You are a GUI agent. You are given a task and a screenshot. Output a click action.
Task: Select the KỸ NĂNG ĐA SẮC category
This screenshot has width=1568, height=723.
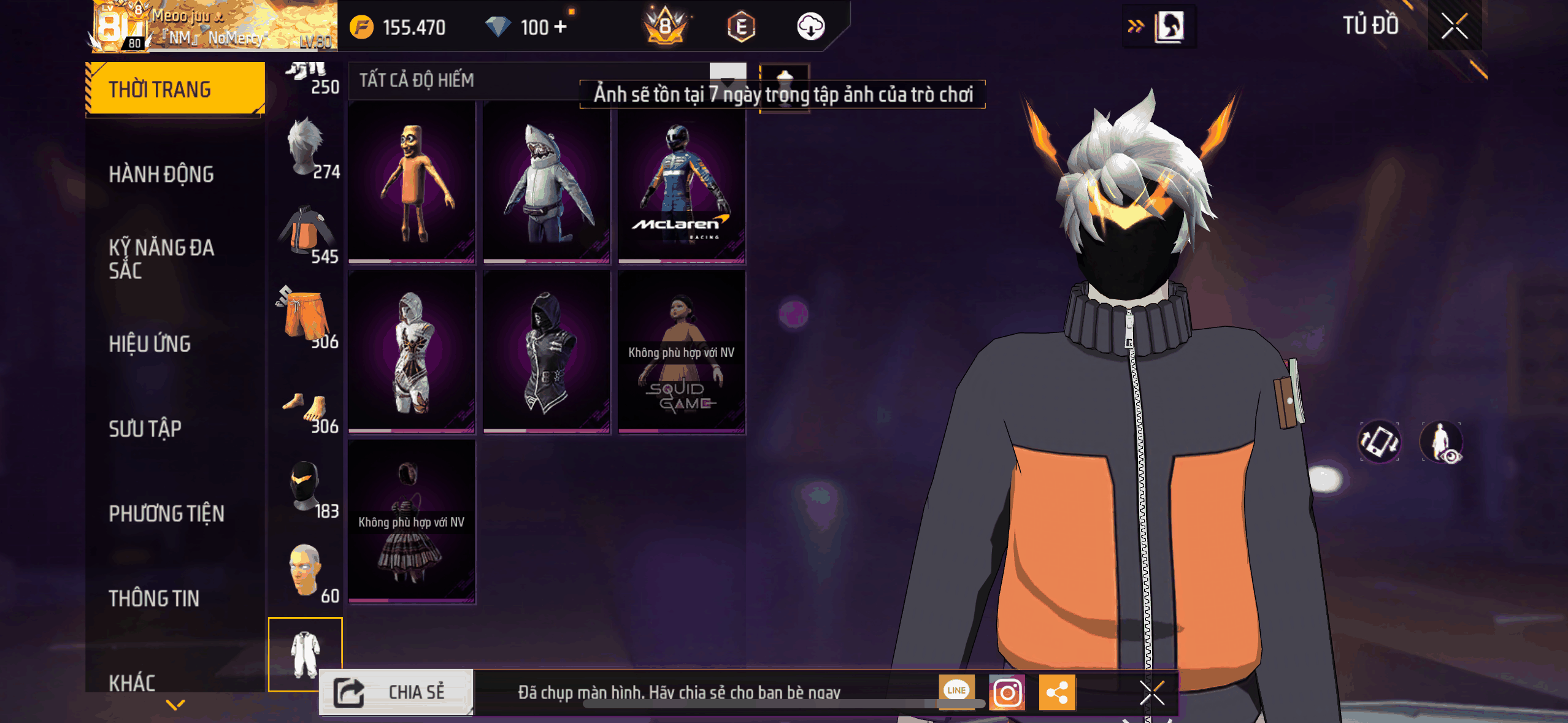[x=161, y=259]
